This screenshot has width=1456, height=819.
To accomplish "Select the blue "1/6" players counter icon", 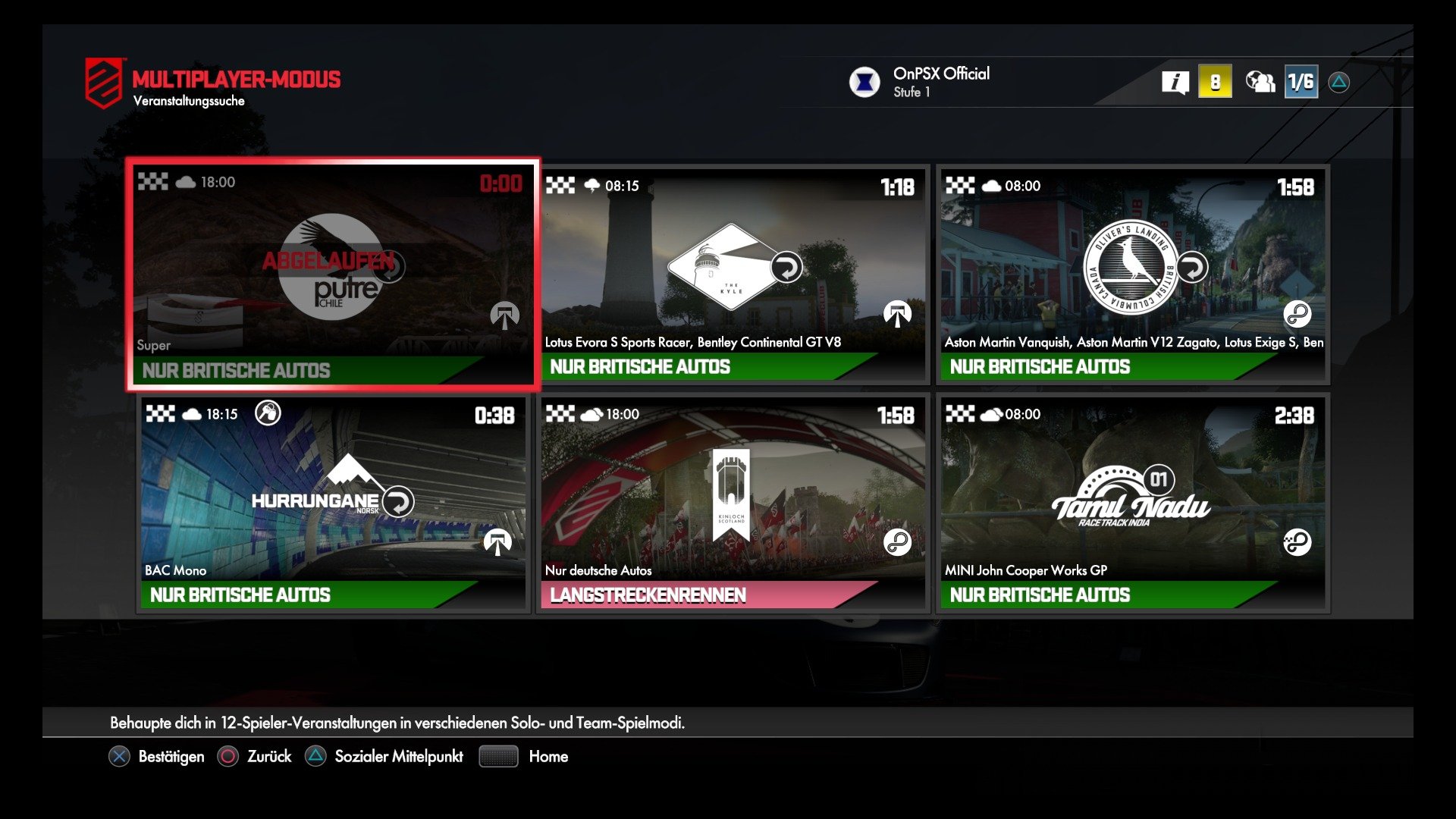I will tap(1300, 81).
